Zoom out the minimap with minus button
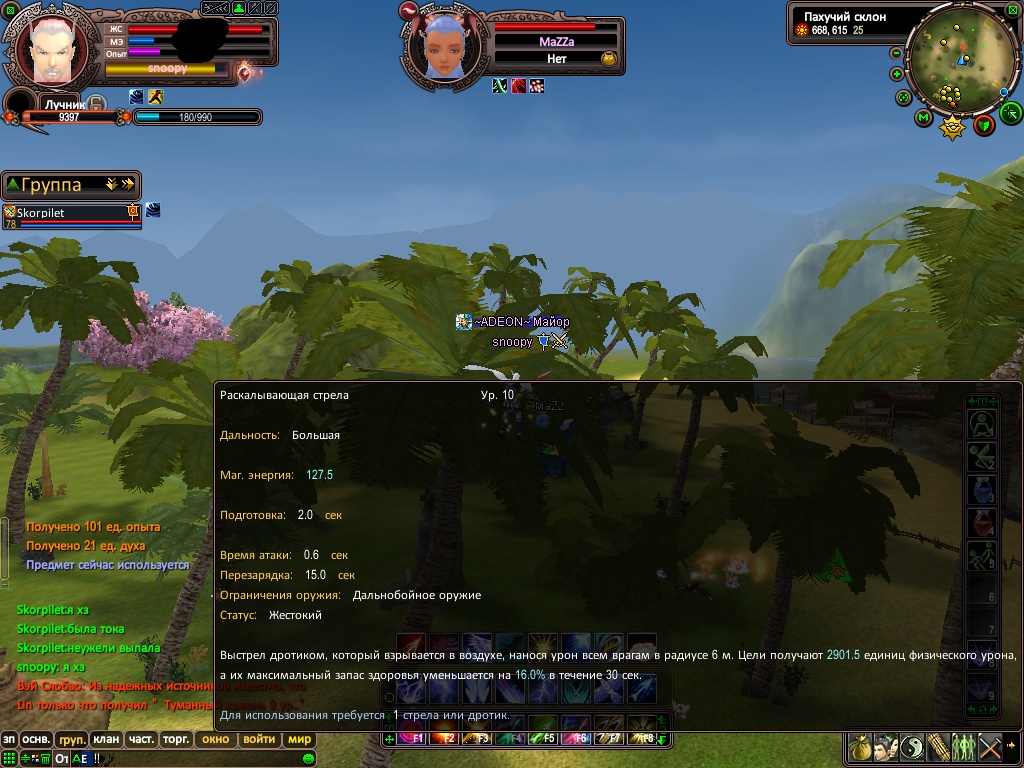 896,53
